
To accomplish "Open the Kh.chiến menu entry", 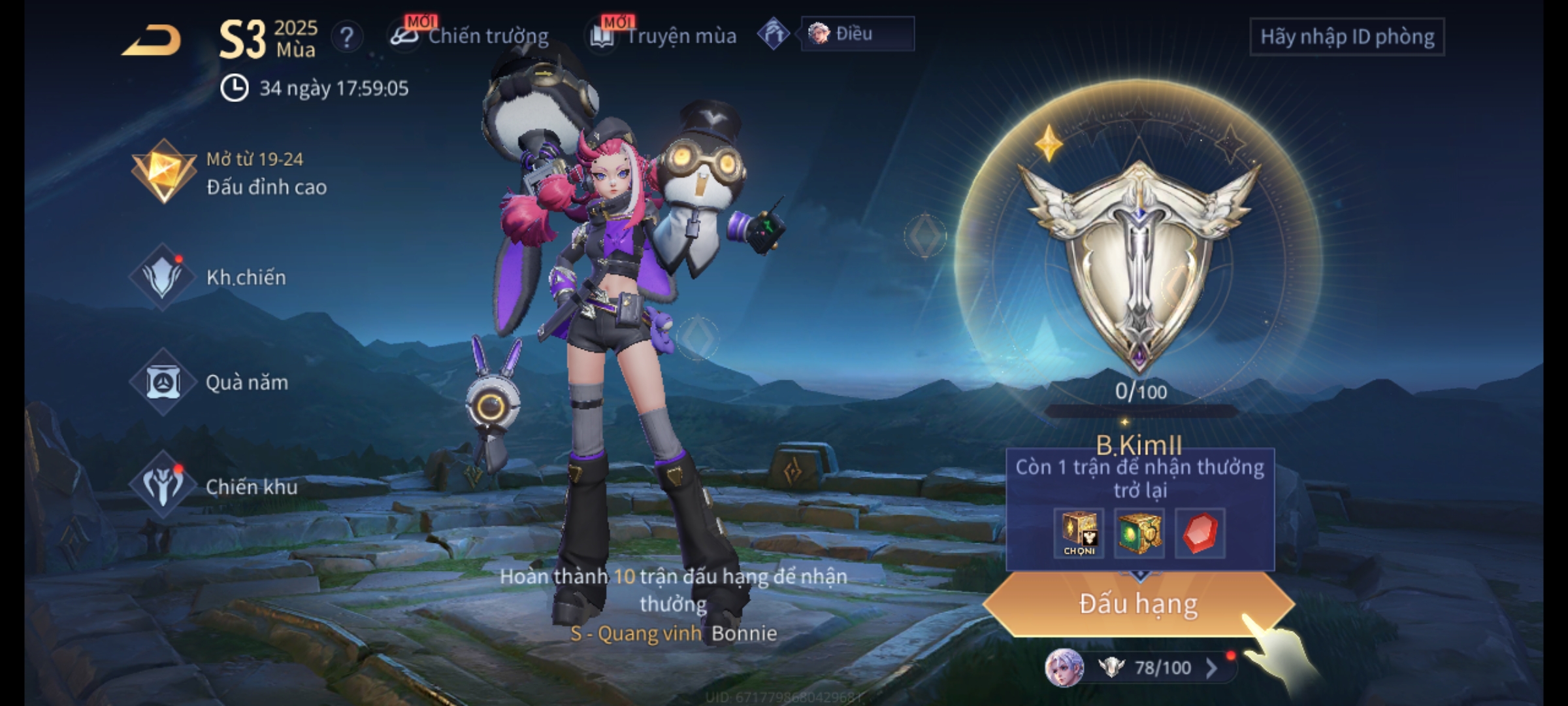I will coord(210,278).
